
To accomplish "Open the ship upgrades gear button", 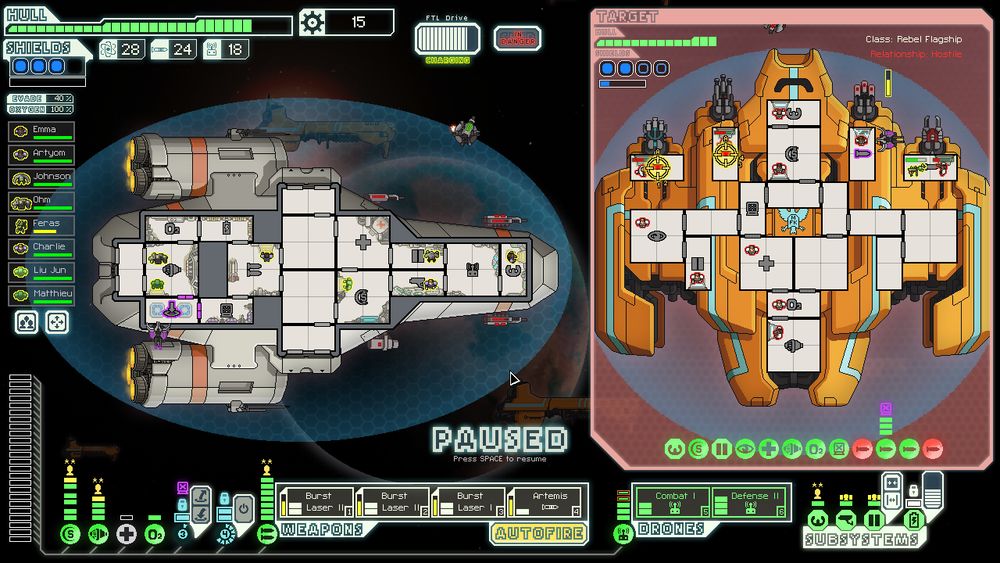I will (313, 22).
